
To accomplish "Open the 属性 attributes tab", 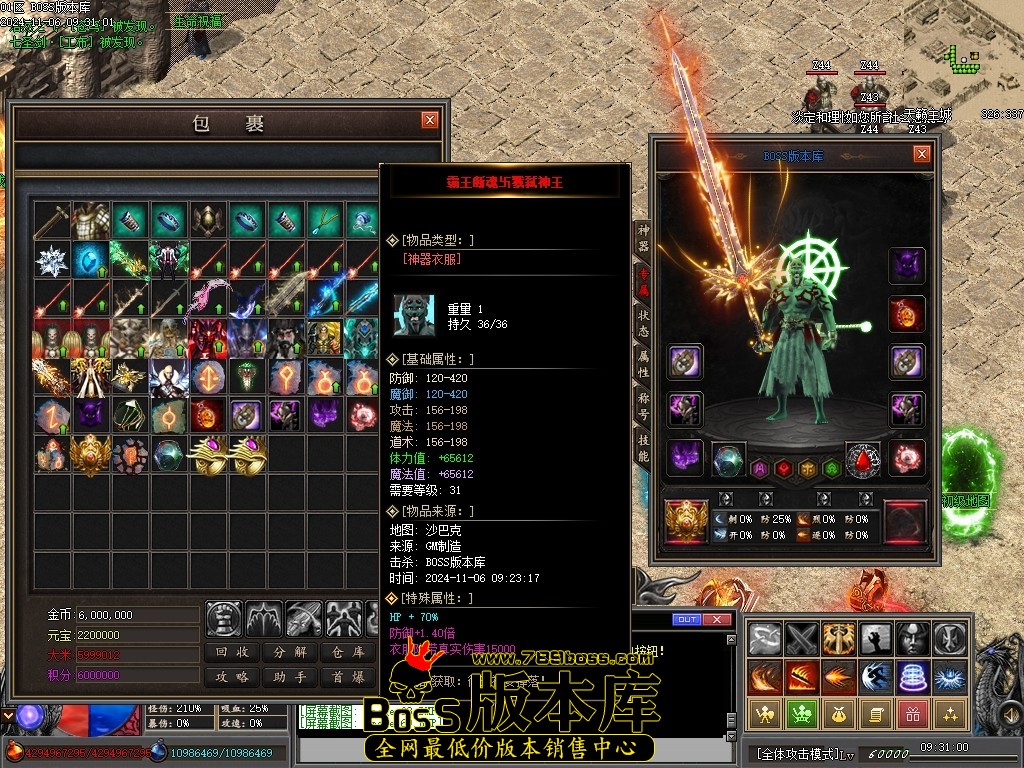I will point(643,364).
